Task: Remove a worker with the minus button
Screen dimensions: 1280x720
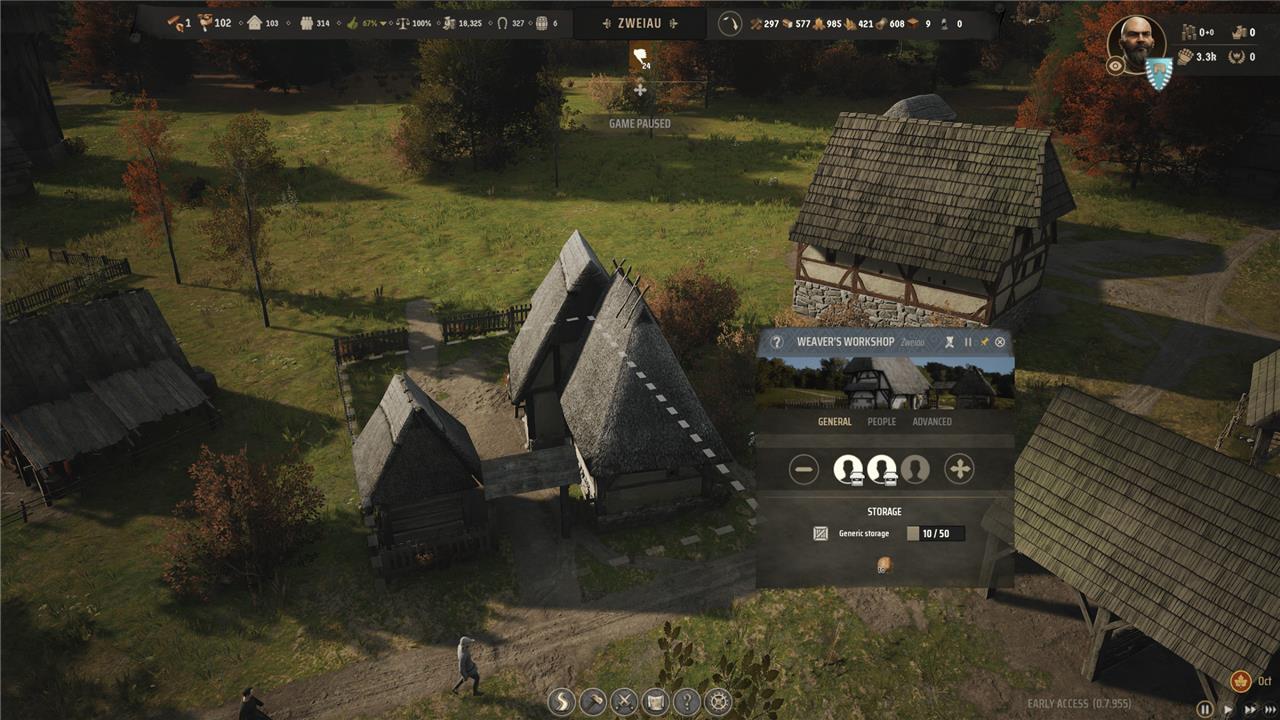Action: coord(803,469)
